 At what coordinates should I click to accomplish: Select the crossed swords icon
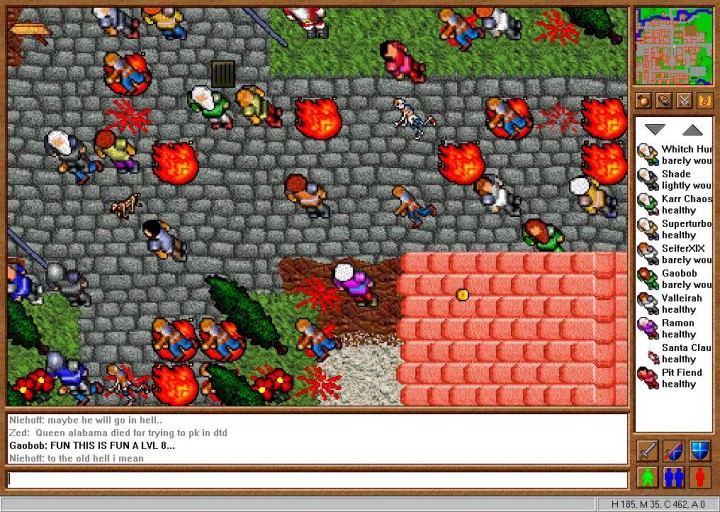[684, 100]
